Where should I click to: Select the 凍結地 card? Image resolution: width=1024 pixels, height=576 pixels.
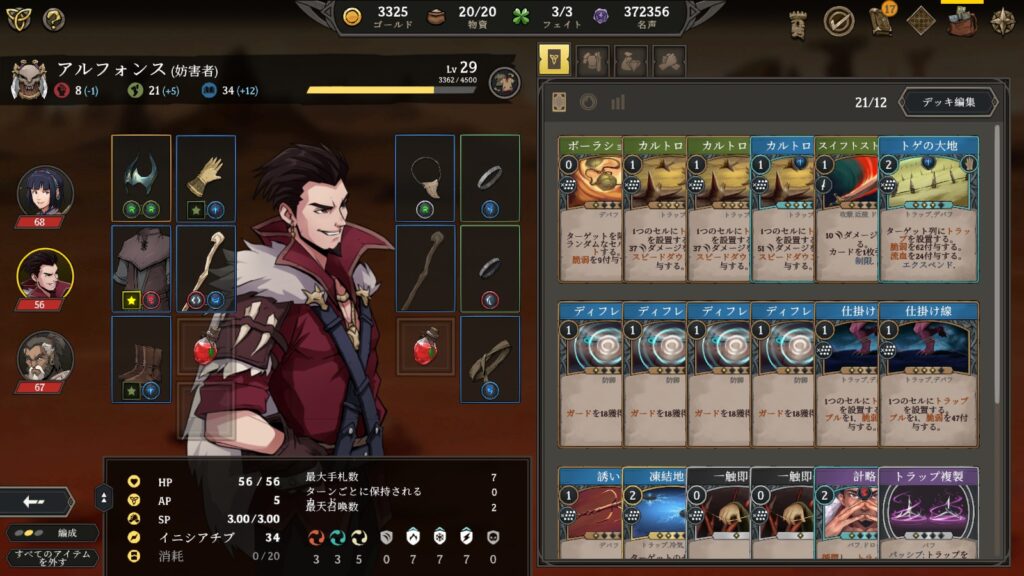click(653, 512)
